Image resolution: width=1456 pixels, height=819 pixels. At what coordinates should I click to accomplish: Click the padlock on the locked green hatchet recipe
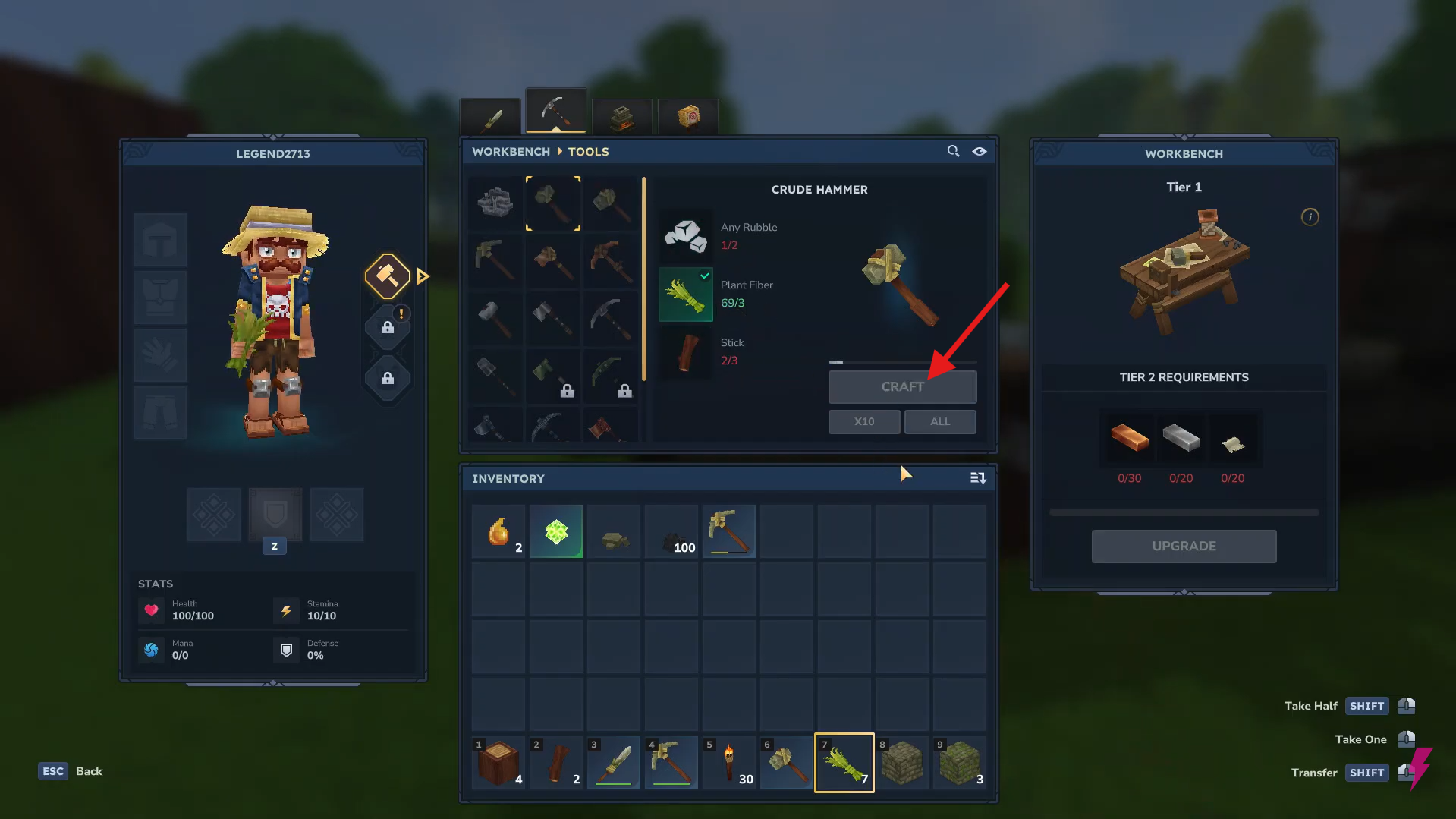coord(567,390)
